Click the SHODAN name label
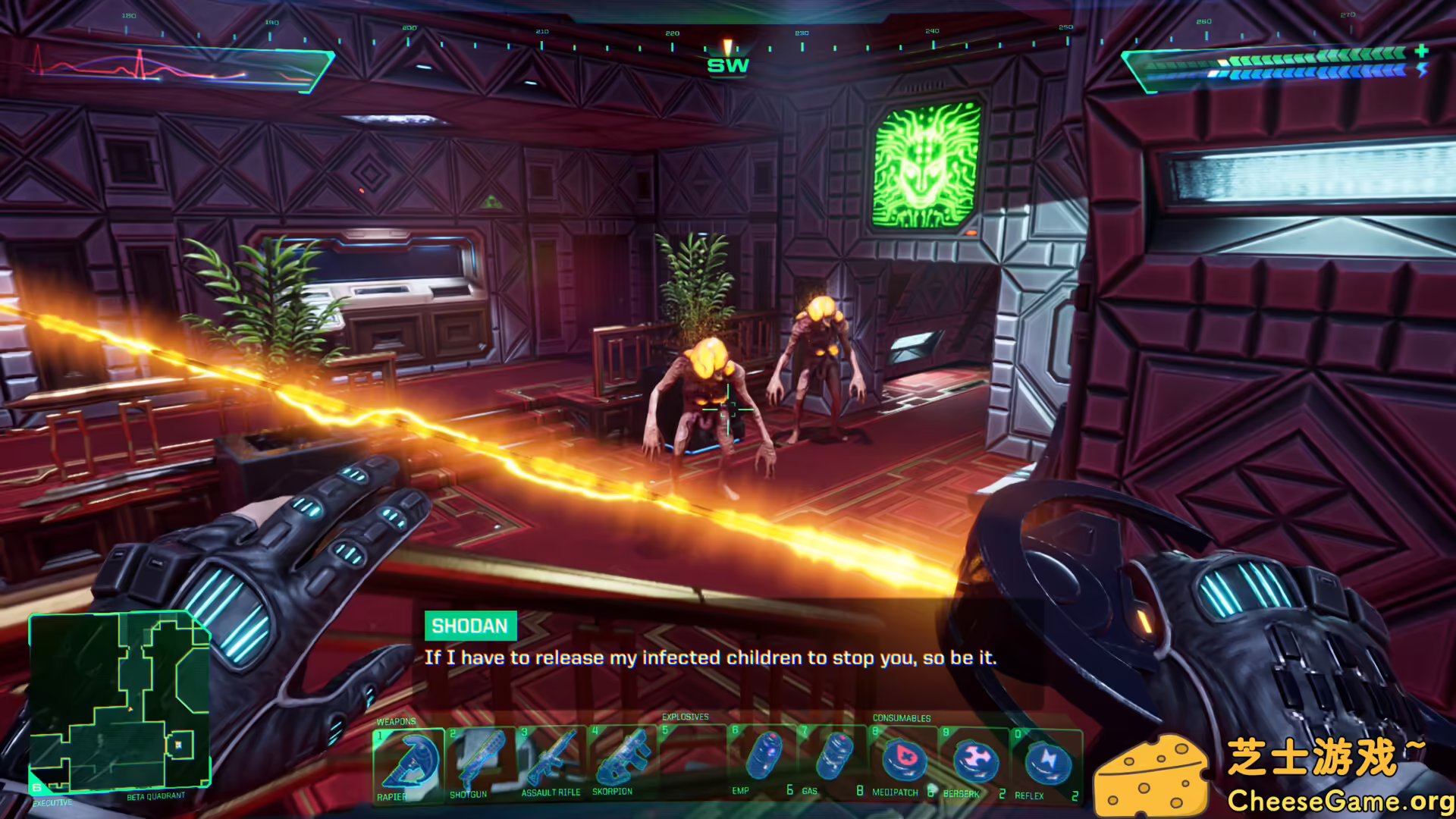The image size is (1456, 819). point(470,626)
